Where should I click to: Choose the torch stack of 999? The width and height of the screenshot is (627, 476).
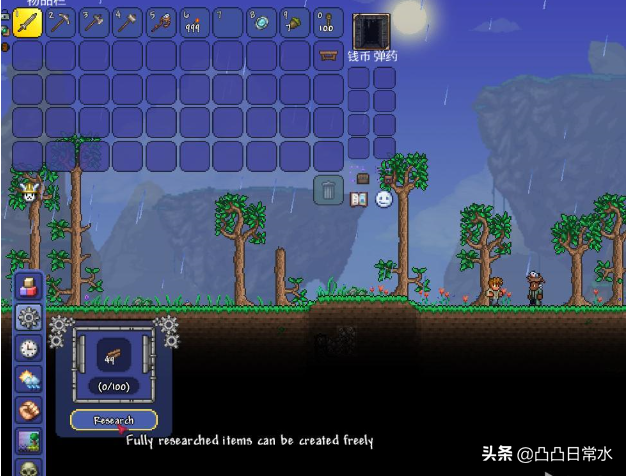click(194, 22)
